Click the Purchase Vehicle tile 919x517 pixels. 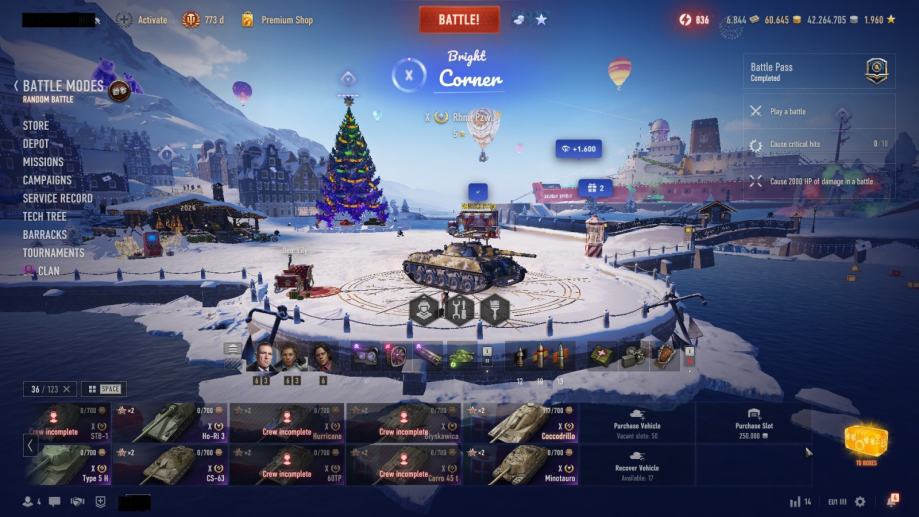pyautogui.click(x=637, y=423)
